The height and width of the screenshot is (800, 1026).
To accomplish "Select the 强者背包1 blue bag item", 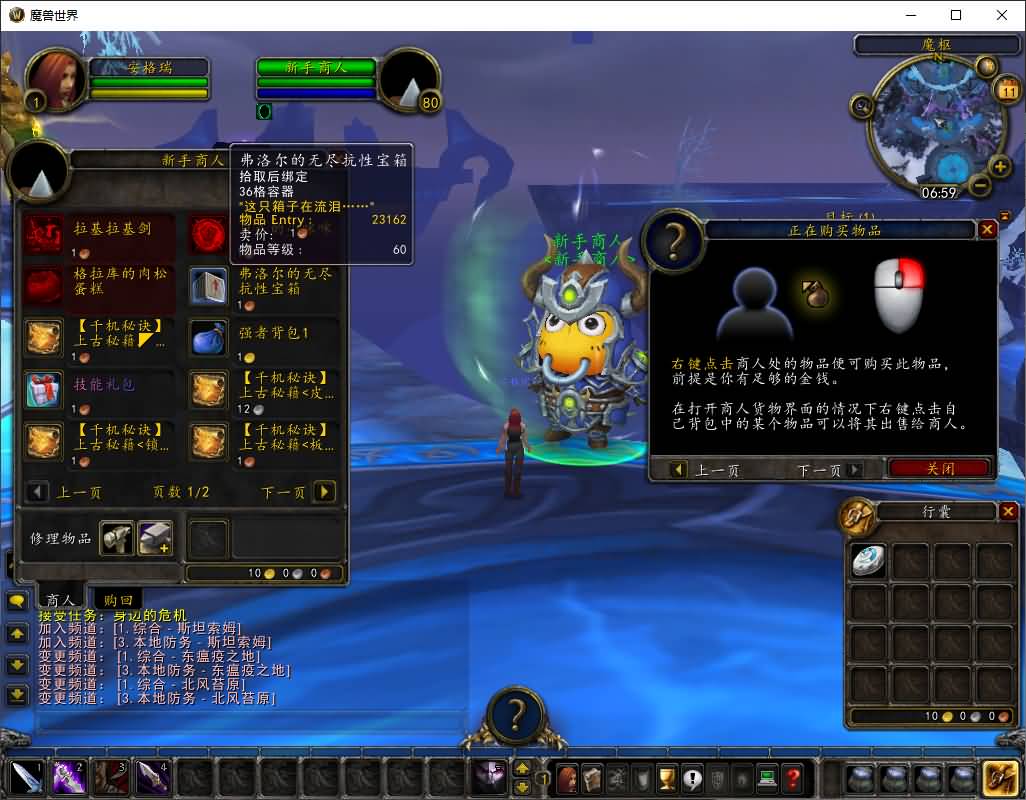I will coord(209,338).
